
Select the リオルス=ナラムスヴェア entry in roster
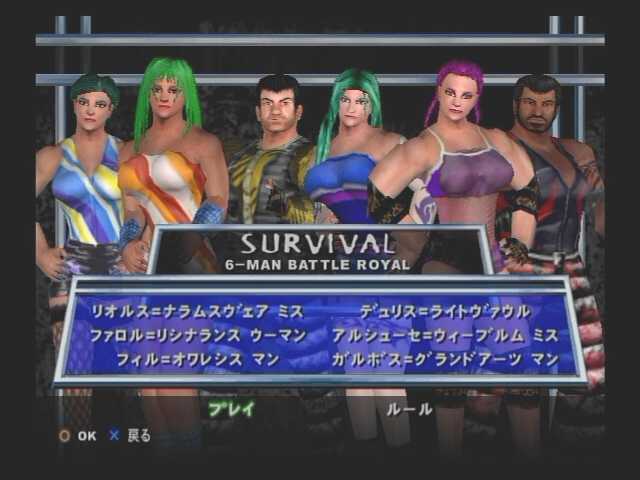pos(195,311)
